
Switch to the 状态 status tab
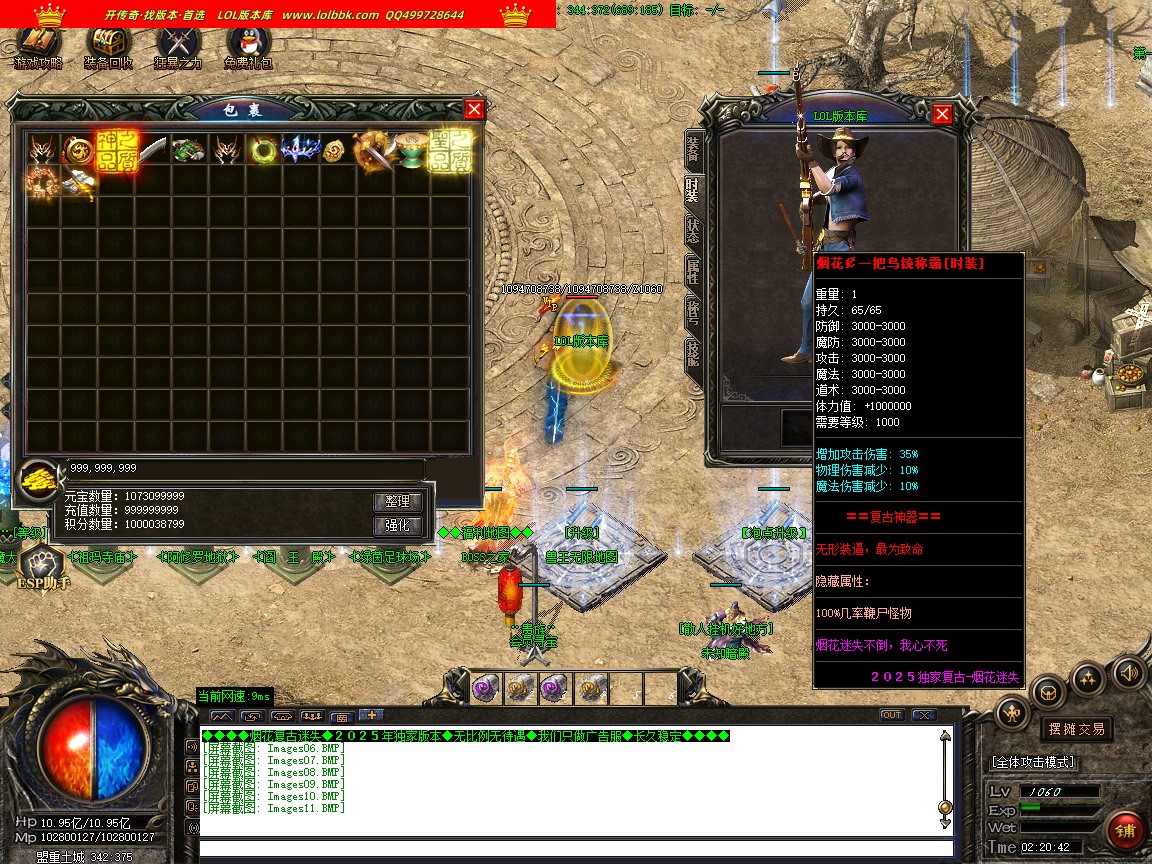coord(693,229)
